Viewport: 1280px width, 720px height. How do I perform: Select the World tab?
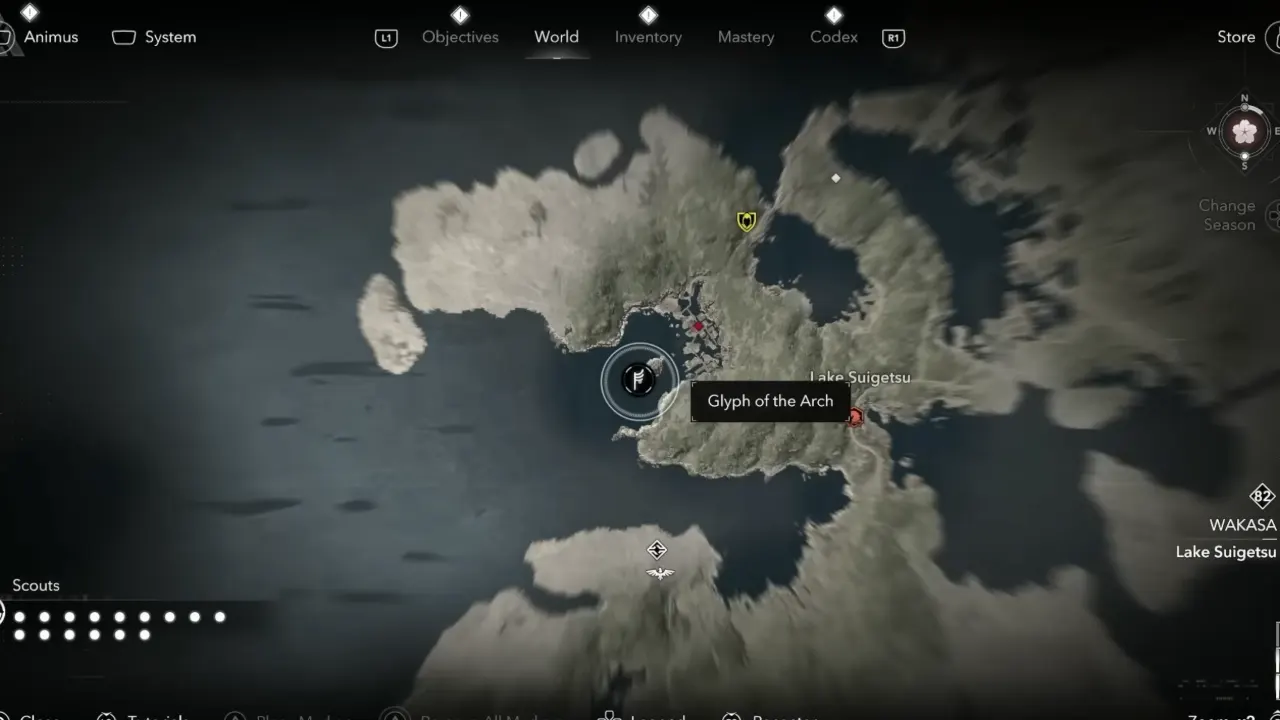tap(556, 37)
